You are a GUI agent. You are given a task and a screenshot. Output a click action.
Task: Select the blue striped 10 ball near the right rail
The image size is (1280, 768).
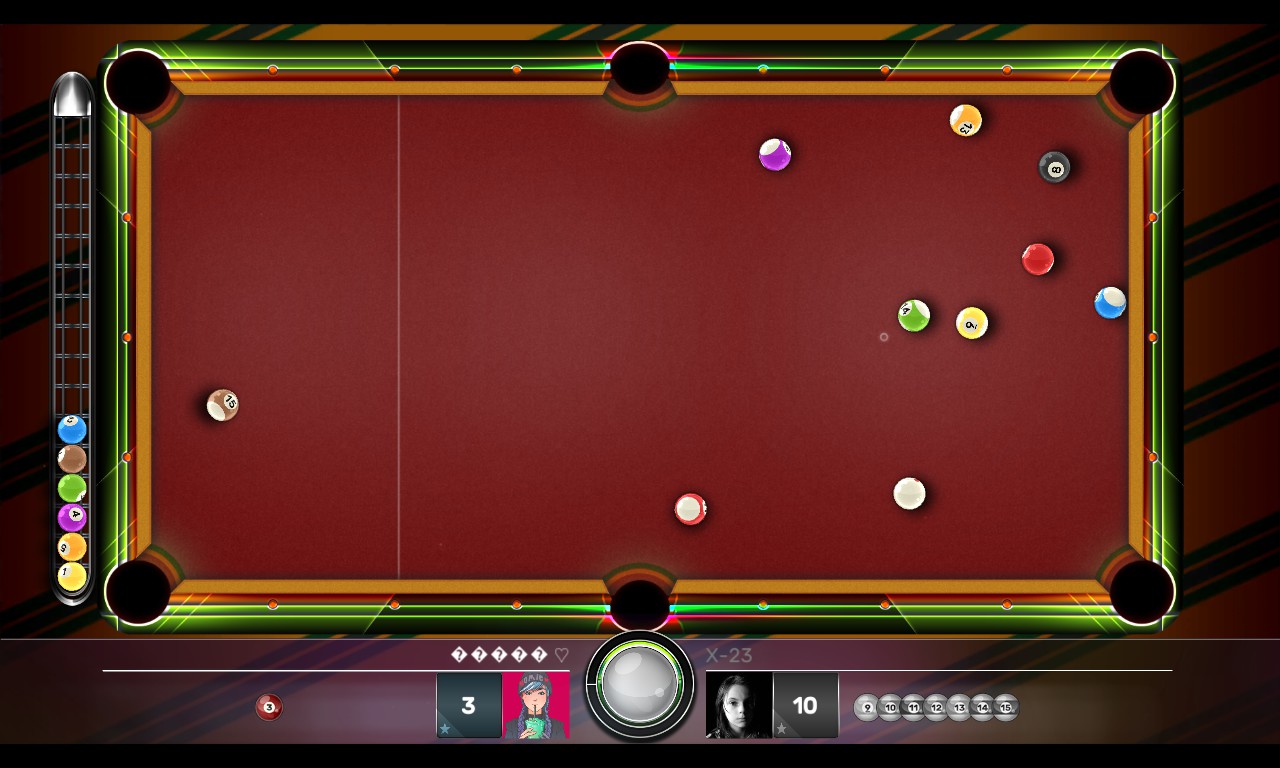point(1110,304)
